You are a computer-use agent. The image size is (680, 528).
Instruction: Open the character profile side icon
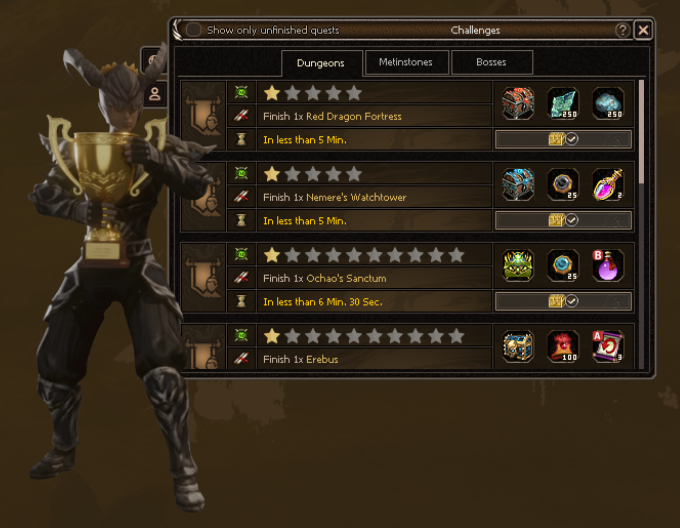click(155, 95)
